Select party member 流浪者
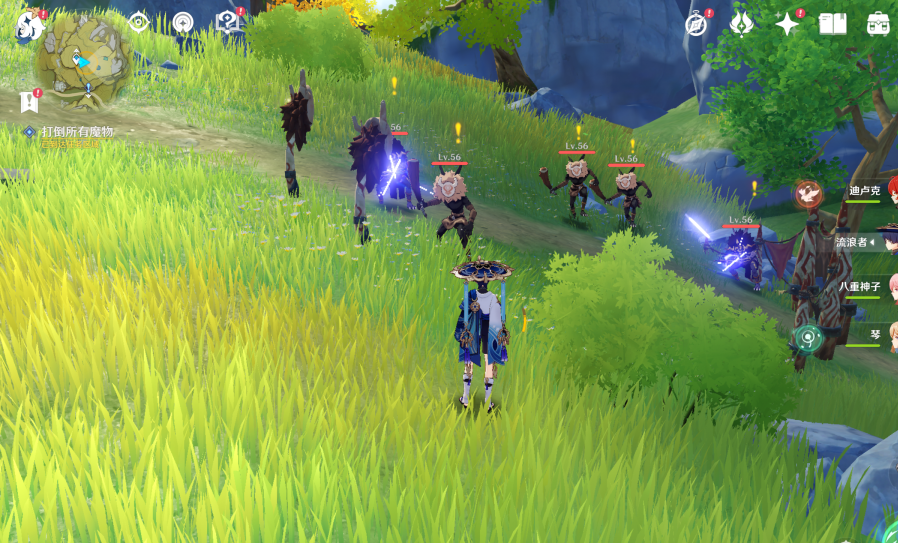The width and height of the screenshot is (898, 543). [x=856, y=242]
